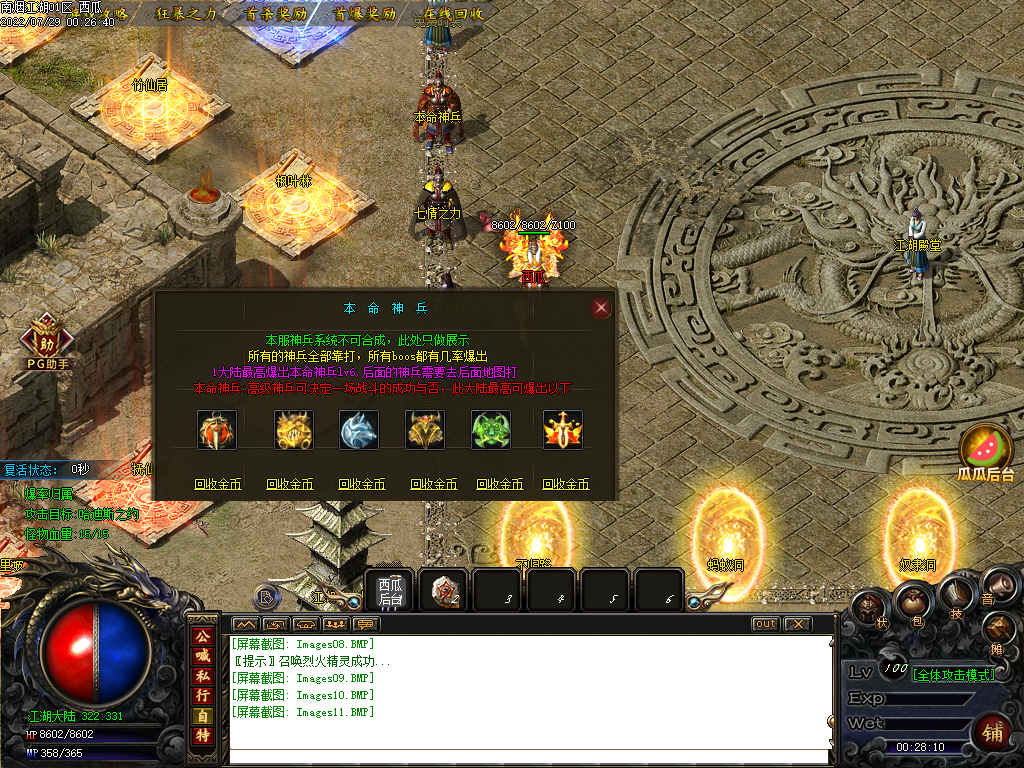Image resolution: width=1024 pixels, height=768 pixels.
Task: Open the skills (技) button
Action: point(957,592)
